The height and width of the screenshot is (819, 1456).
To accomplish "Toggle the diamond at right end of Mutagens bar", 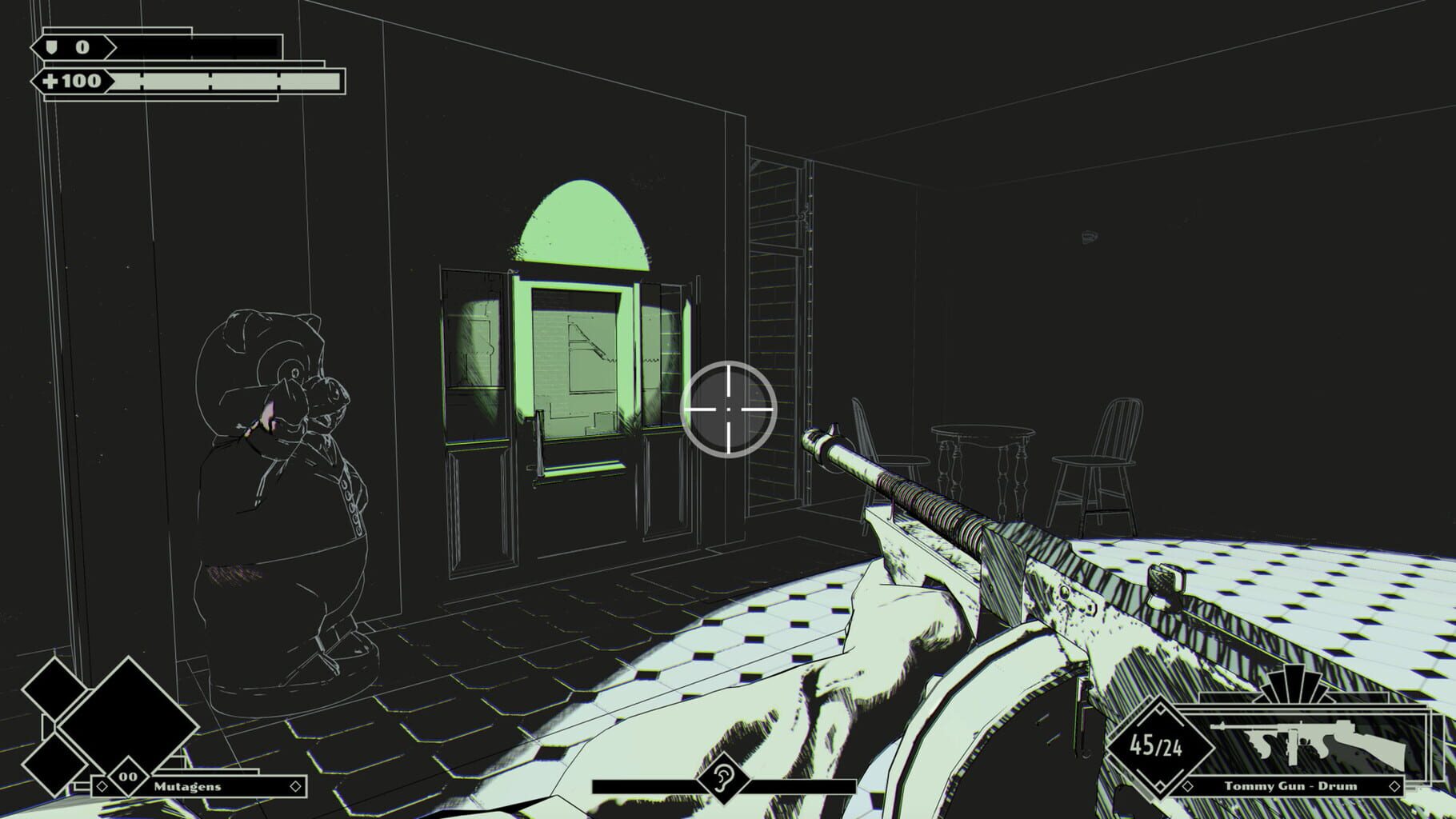I will pyautogui.click(x=295, y=787).
